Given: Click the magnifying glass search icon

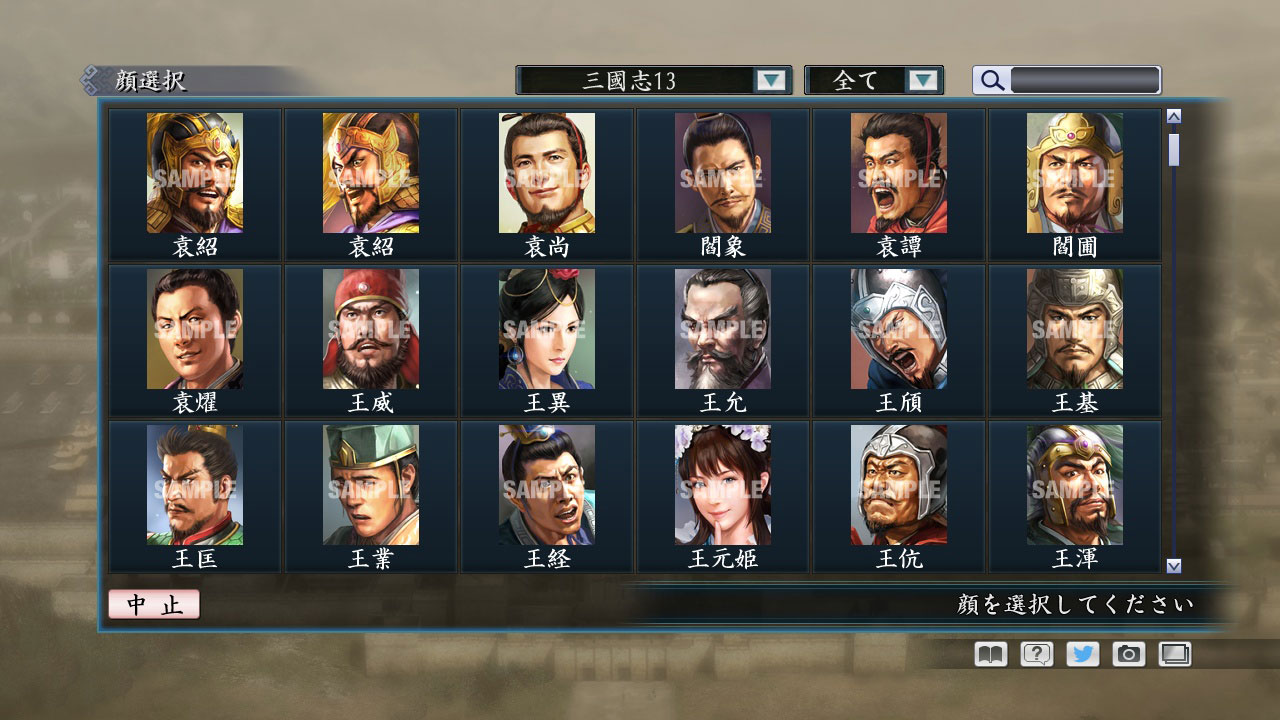Looking at the screenshot, I should [991, 80].
